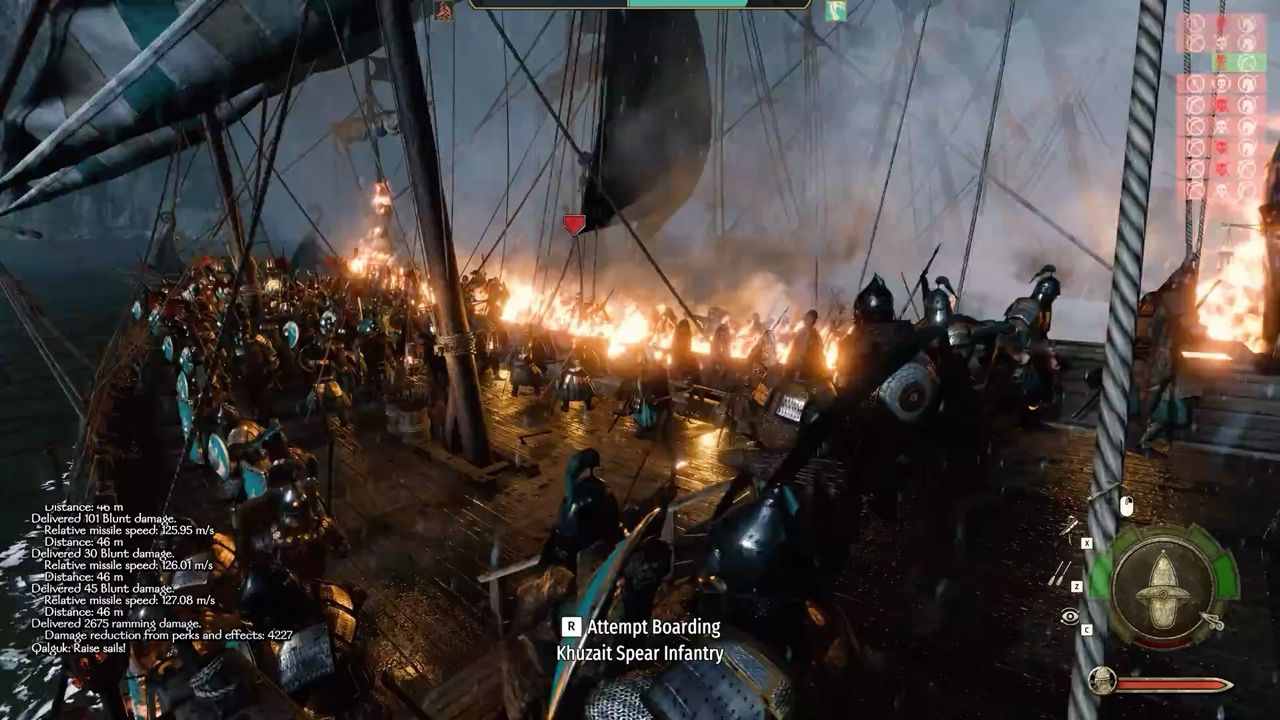Click the wind direction swirl on dial
Screen dimensions: 1280x720
click(1213, 622)
